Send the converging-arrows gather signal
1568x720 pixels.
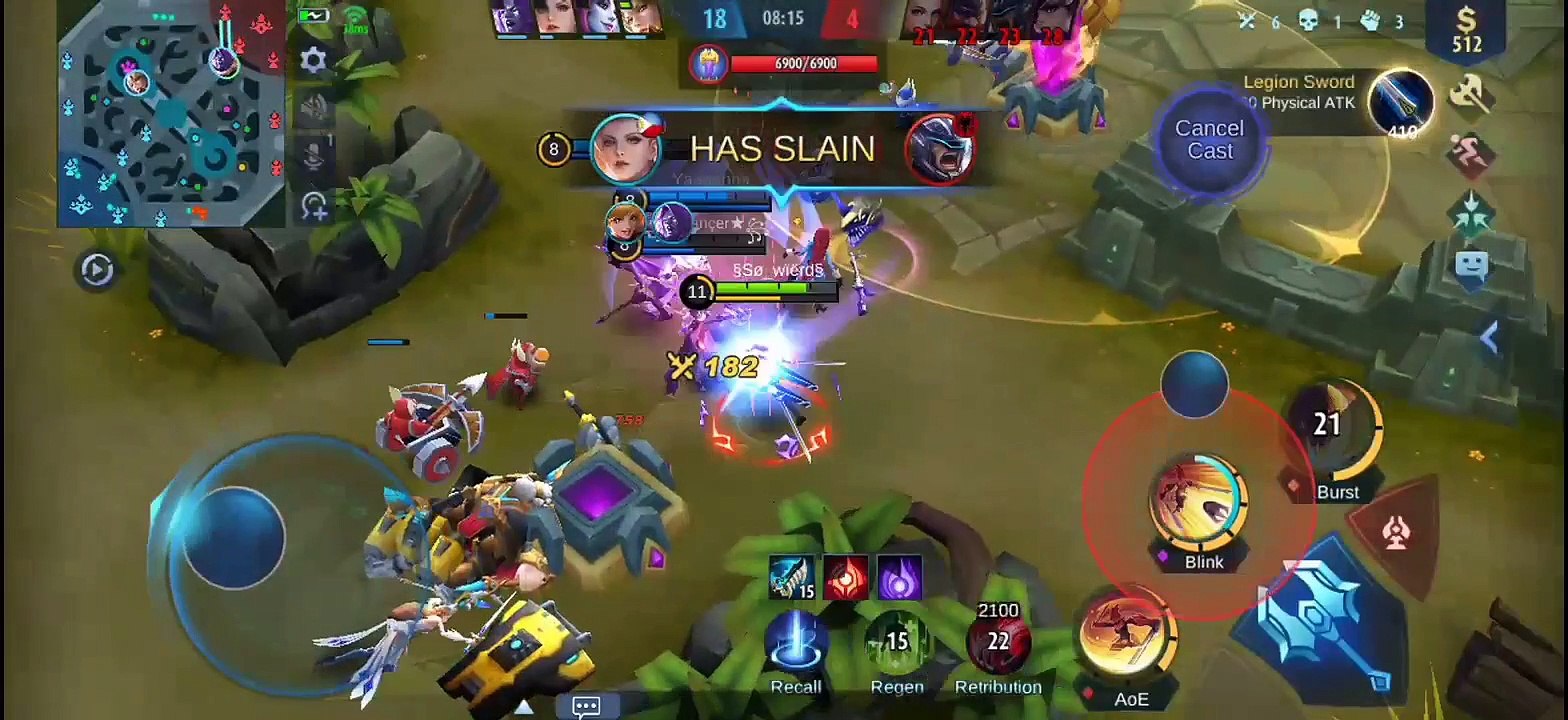click(x=1471, y=209)
